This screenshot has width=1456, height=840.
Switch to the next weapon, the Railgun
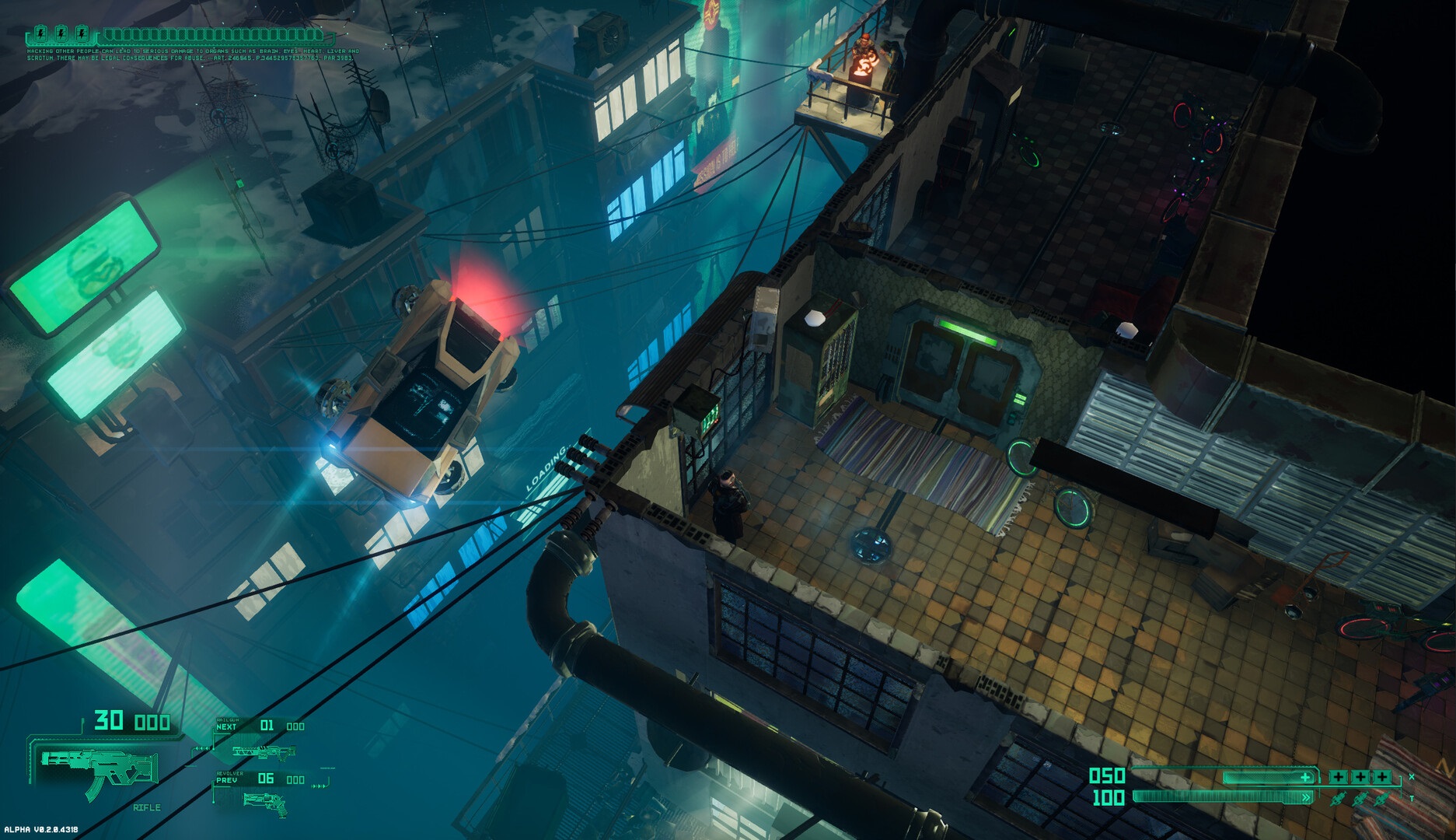point(263,751)
